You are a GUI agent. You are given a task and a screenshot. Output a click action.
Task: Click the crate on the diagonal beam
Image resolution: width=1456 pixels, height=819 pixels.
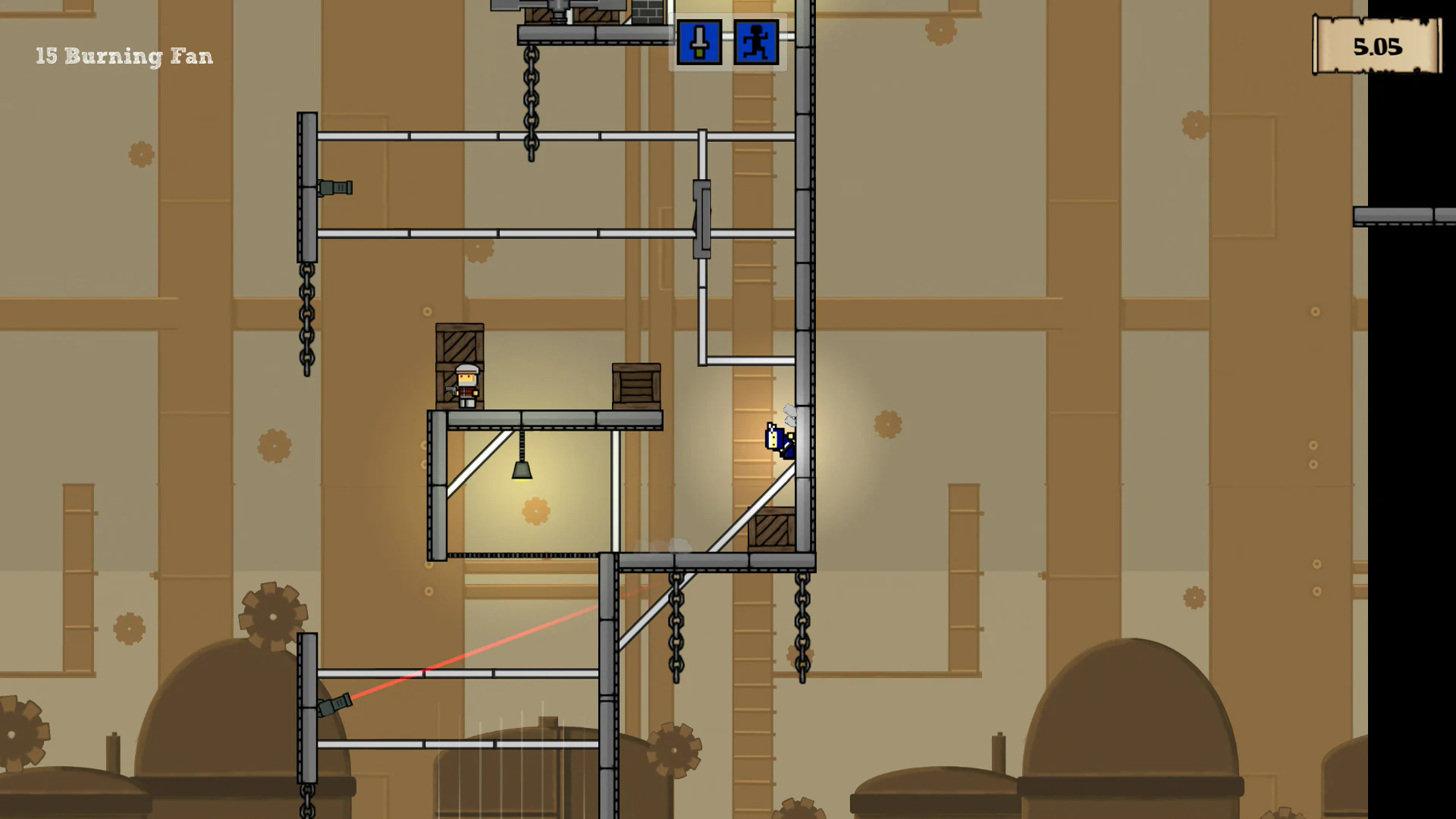pyautogui.click(x=770, y=531)
